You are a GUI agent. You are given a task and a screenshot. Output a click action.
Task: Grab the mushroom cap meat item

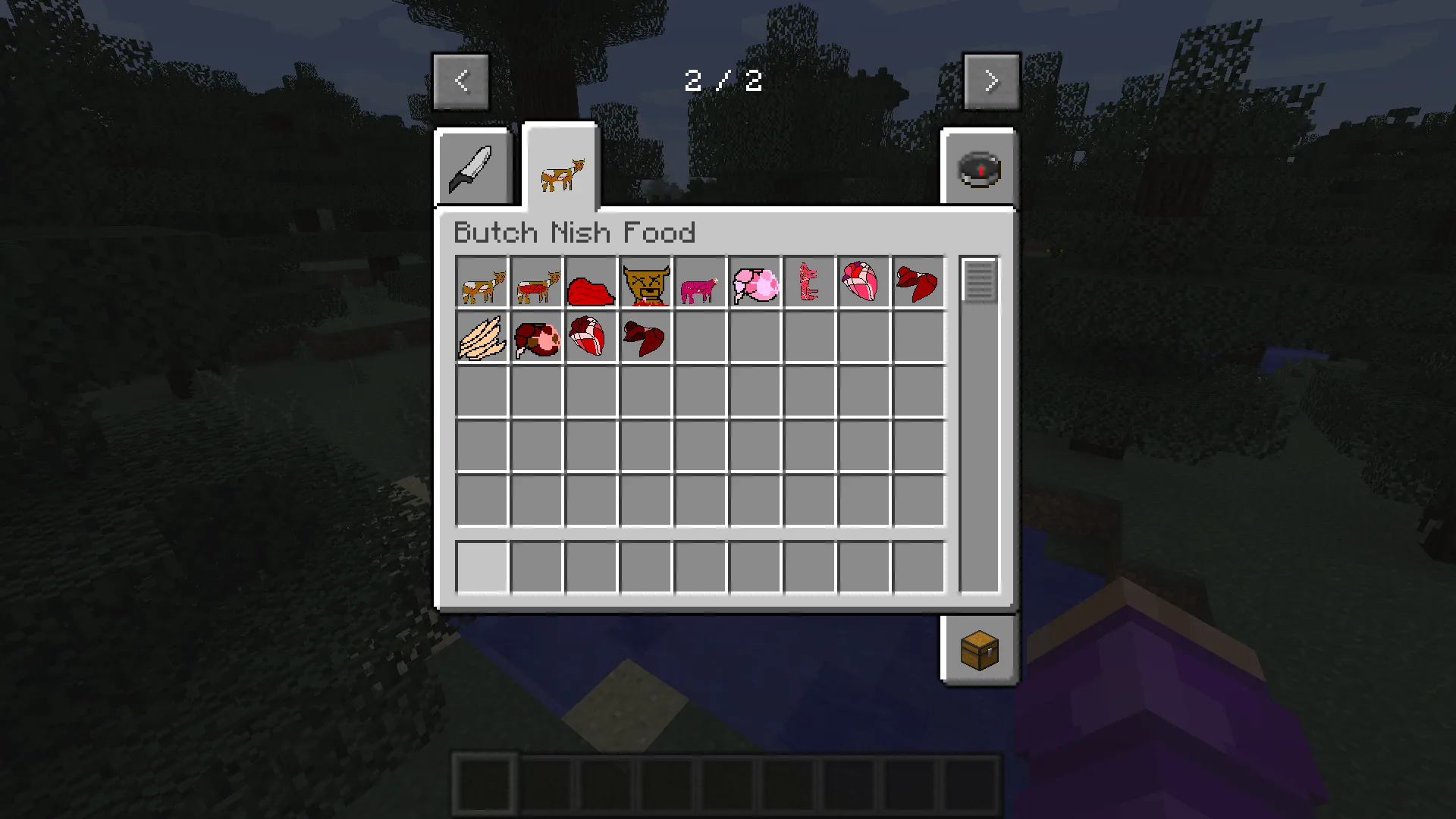(537, 337)
